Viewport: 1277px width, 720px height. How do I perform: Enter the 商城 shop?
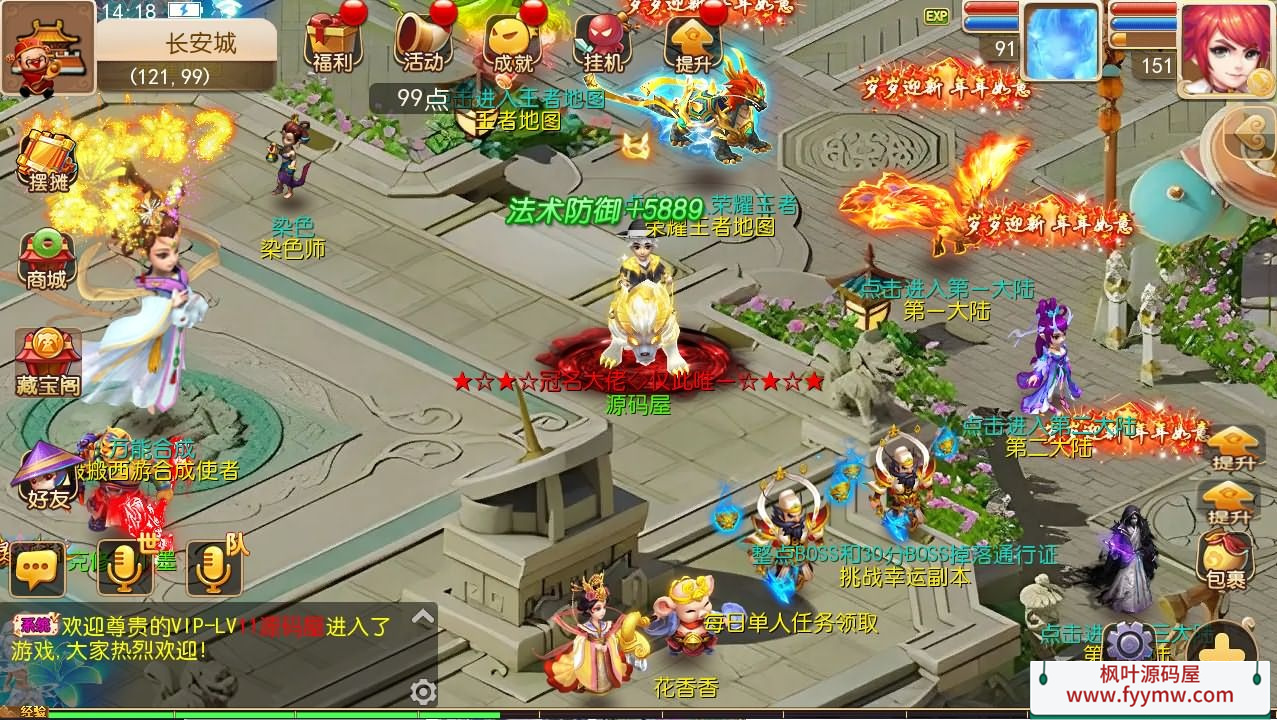pos(47,258)
